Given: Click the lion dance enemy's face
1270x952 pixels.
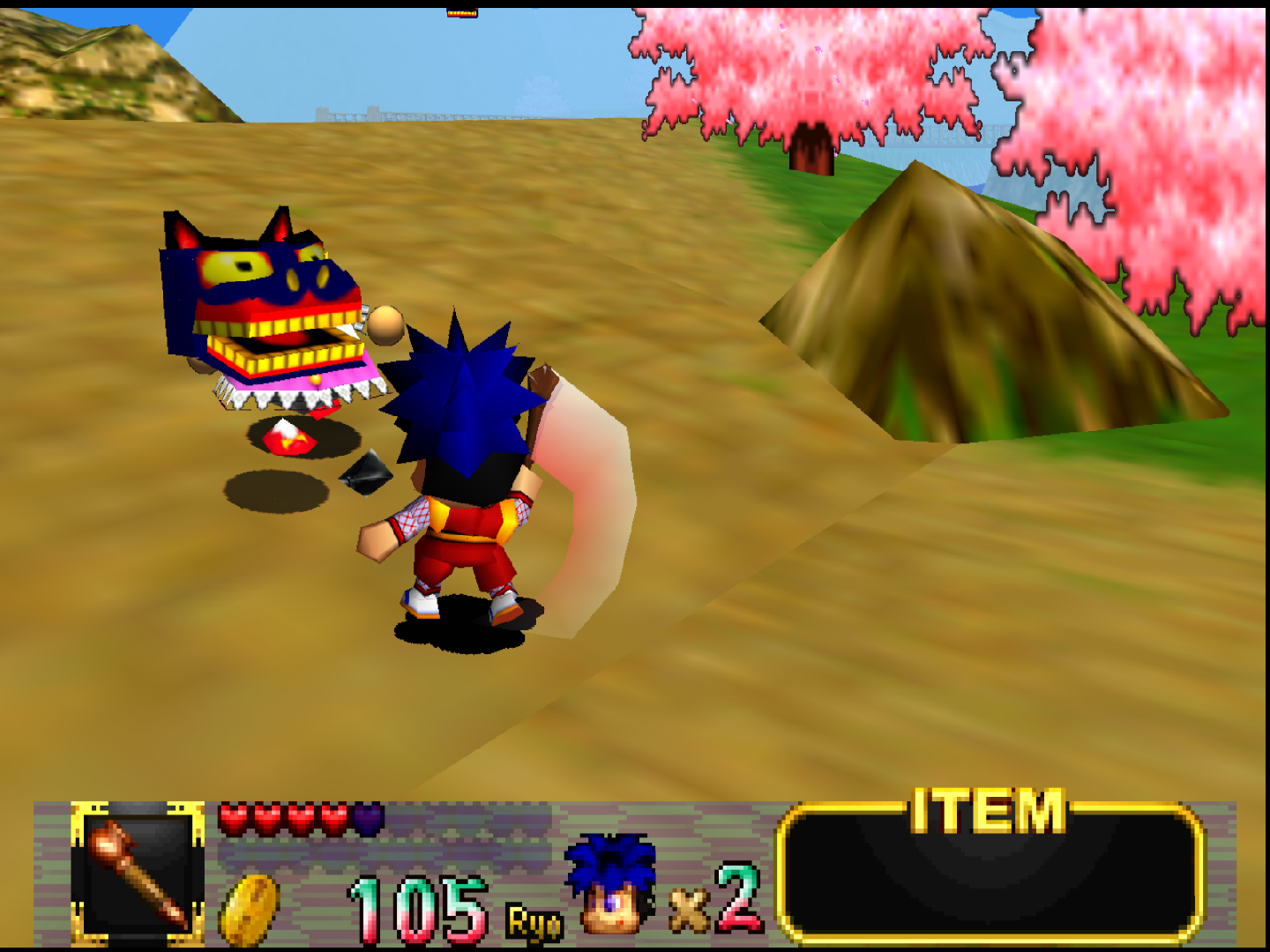Looking at the screenshot, I should [x=256, y=291].
